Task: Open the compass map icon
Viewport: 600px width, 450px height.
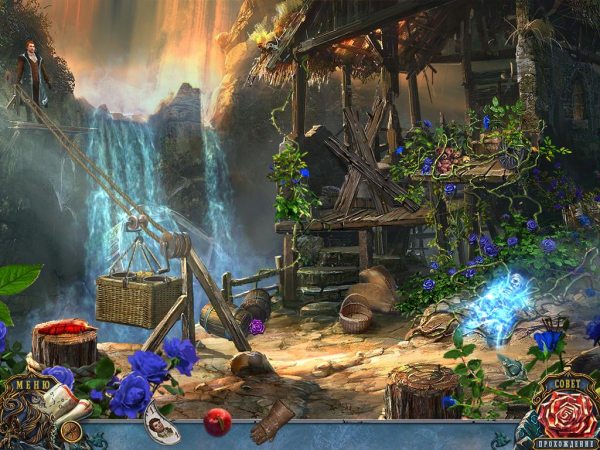Action: coord(70,431)
